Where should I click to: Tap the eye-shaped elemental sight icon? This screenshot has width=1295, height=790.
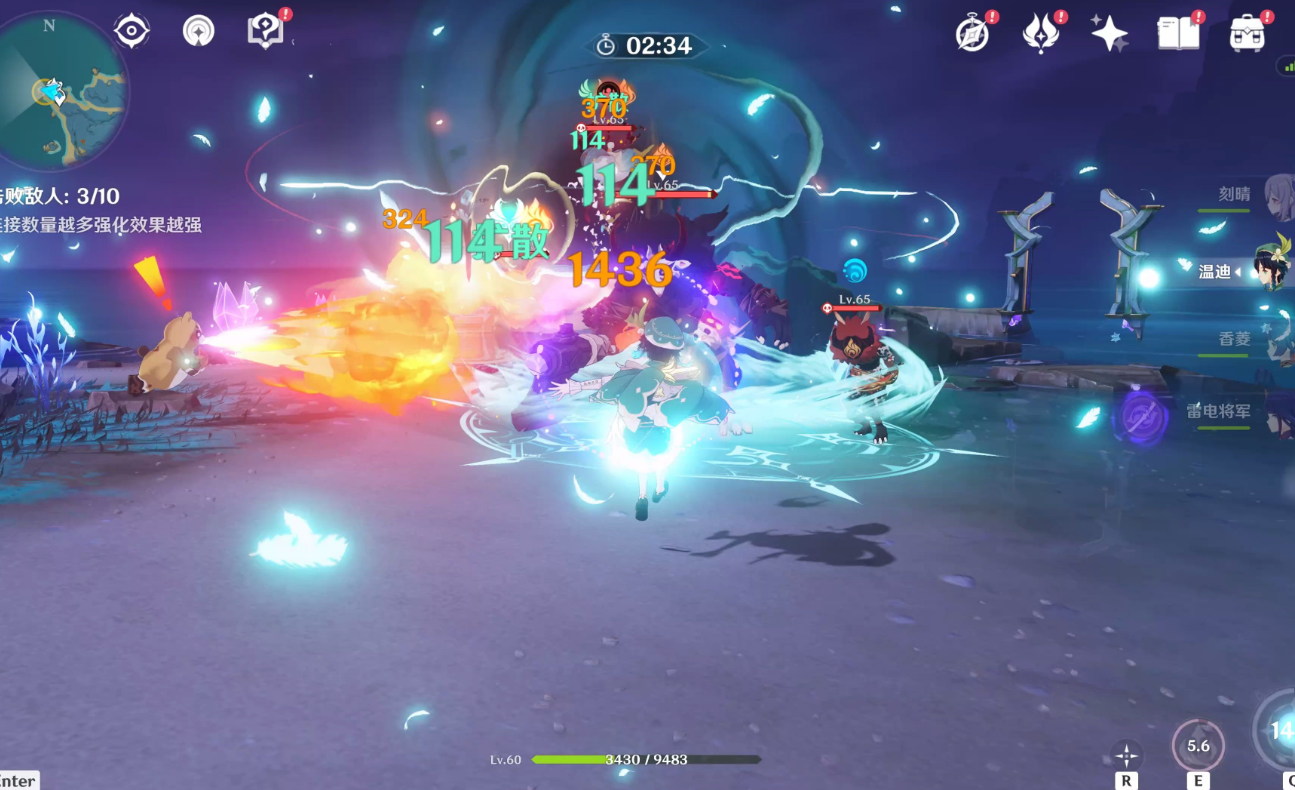(x=132, y=31)
